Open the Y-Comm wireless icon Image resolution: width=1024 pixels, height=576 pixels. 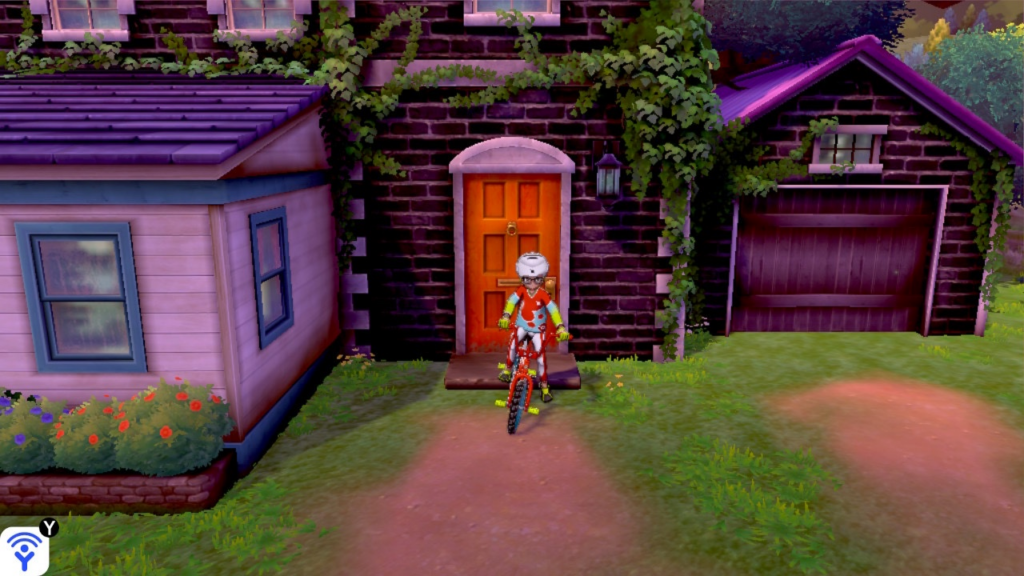tap(23, 551)
